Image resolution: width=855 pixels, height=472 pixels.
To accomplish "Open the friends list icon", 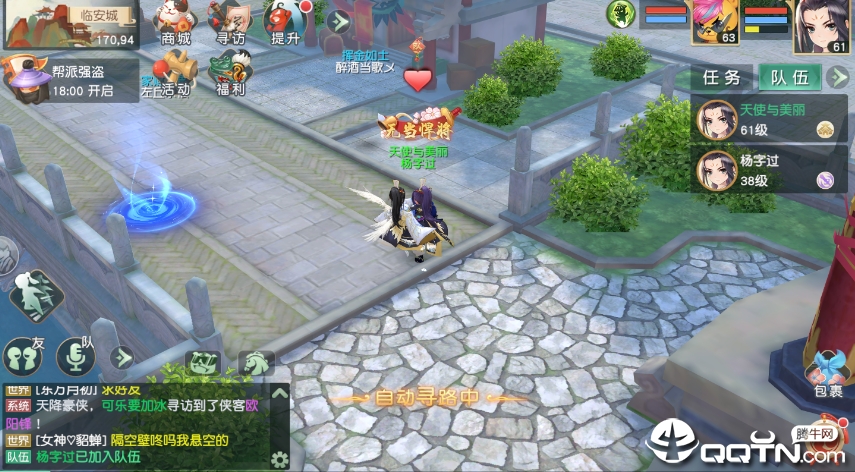I will tap(22, 355).
